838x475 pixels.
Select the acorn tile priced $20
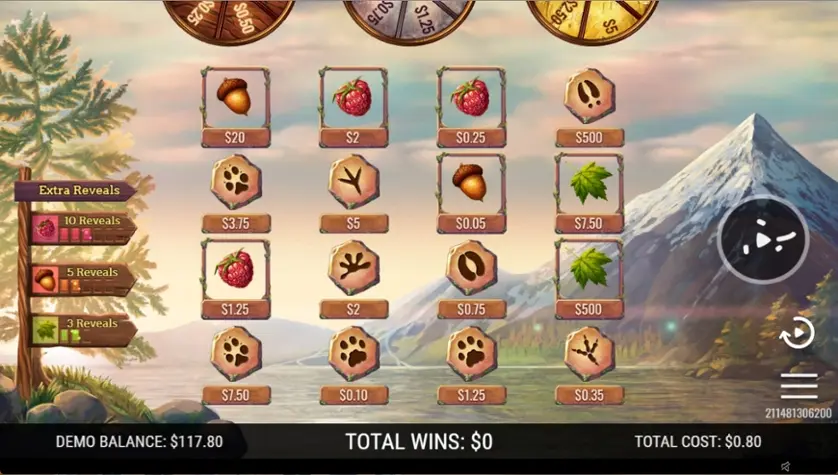tap(235, 97)
